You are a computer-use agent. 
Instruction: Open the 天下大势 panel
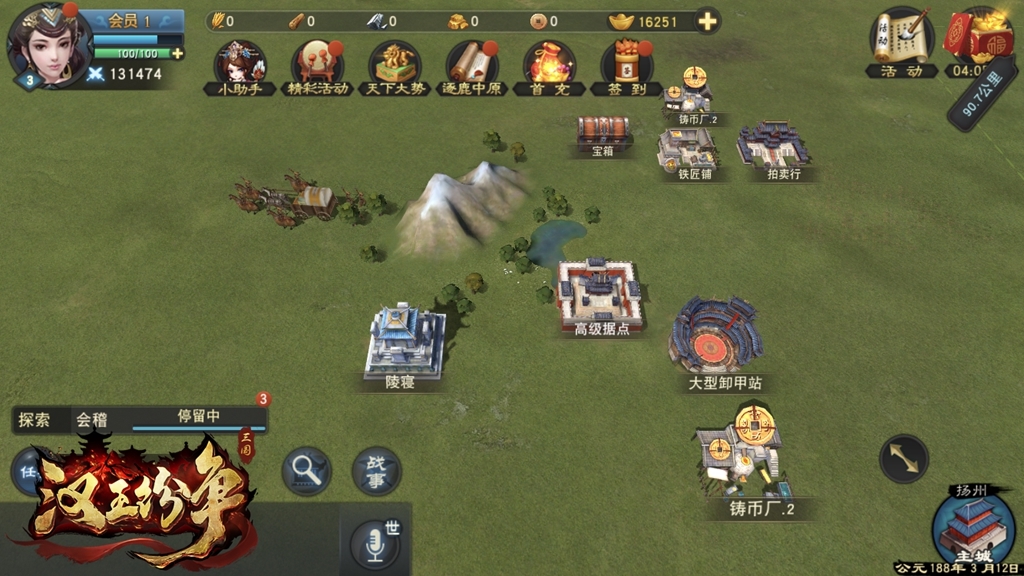click(x=394, y=66)
